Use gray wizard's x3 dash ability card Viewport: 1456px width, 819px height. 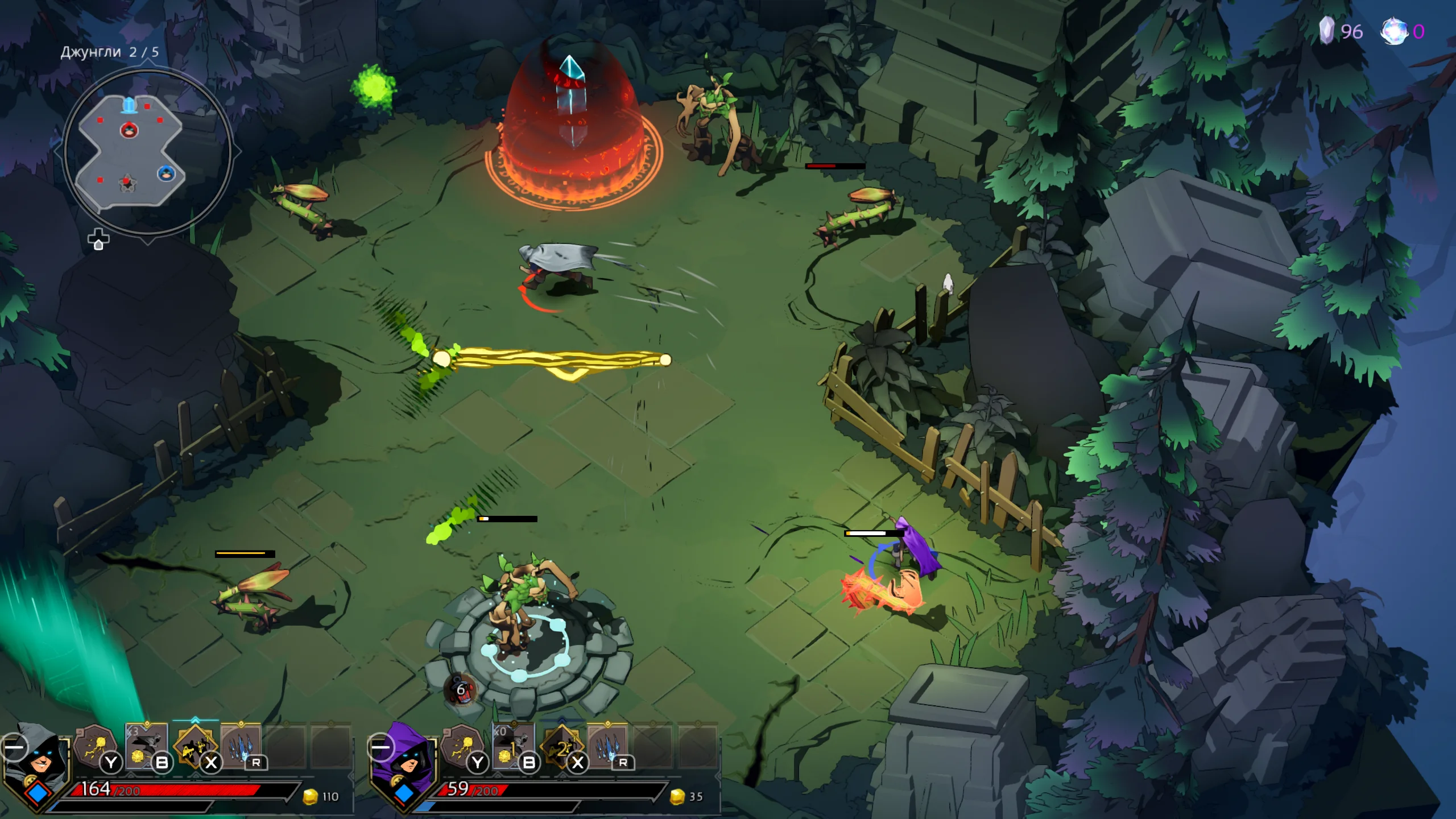146,745
